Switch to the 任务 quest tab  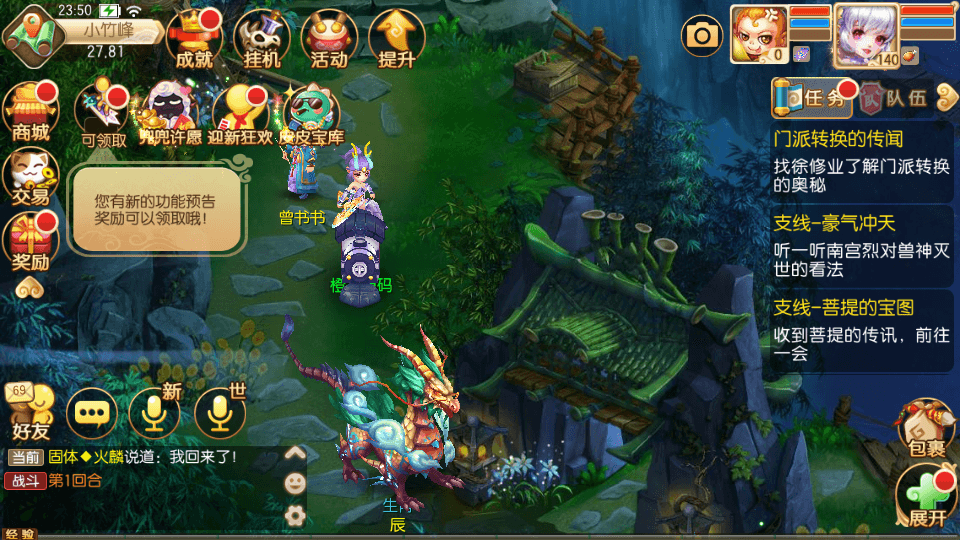coord(812,97)
